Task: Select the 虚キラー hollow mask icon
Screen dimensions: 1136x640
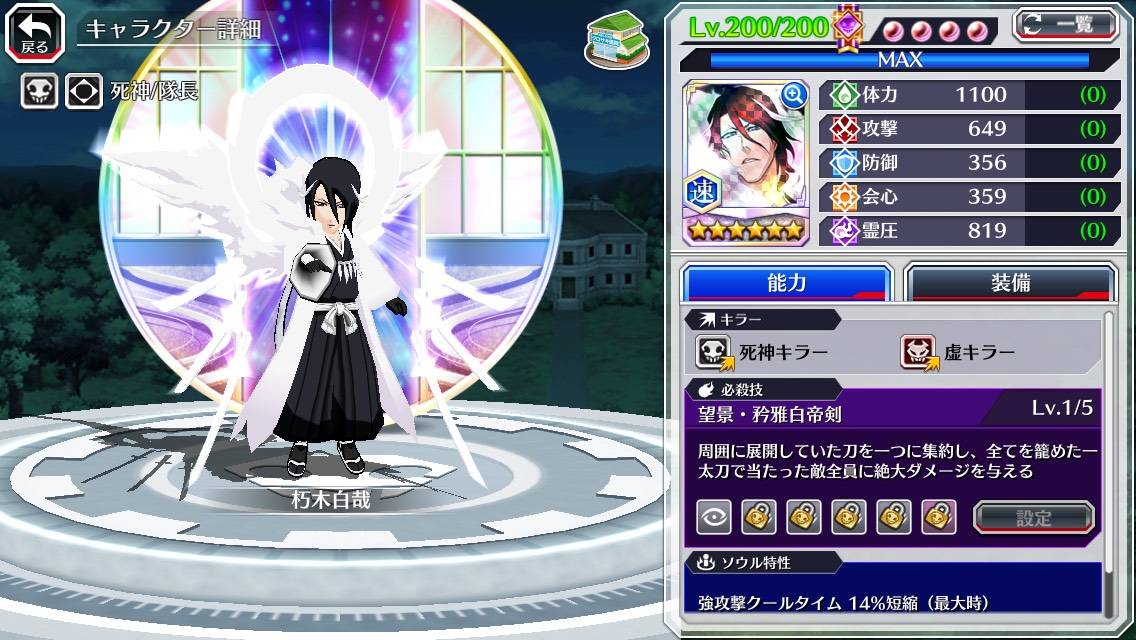Action: click(x=918, y=351)
